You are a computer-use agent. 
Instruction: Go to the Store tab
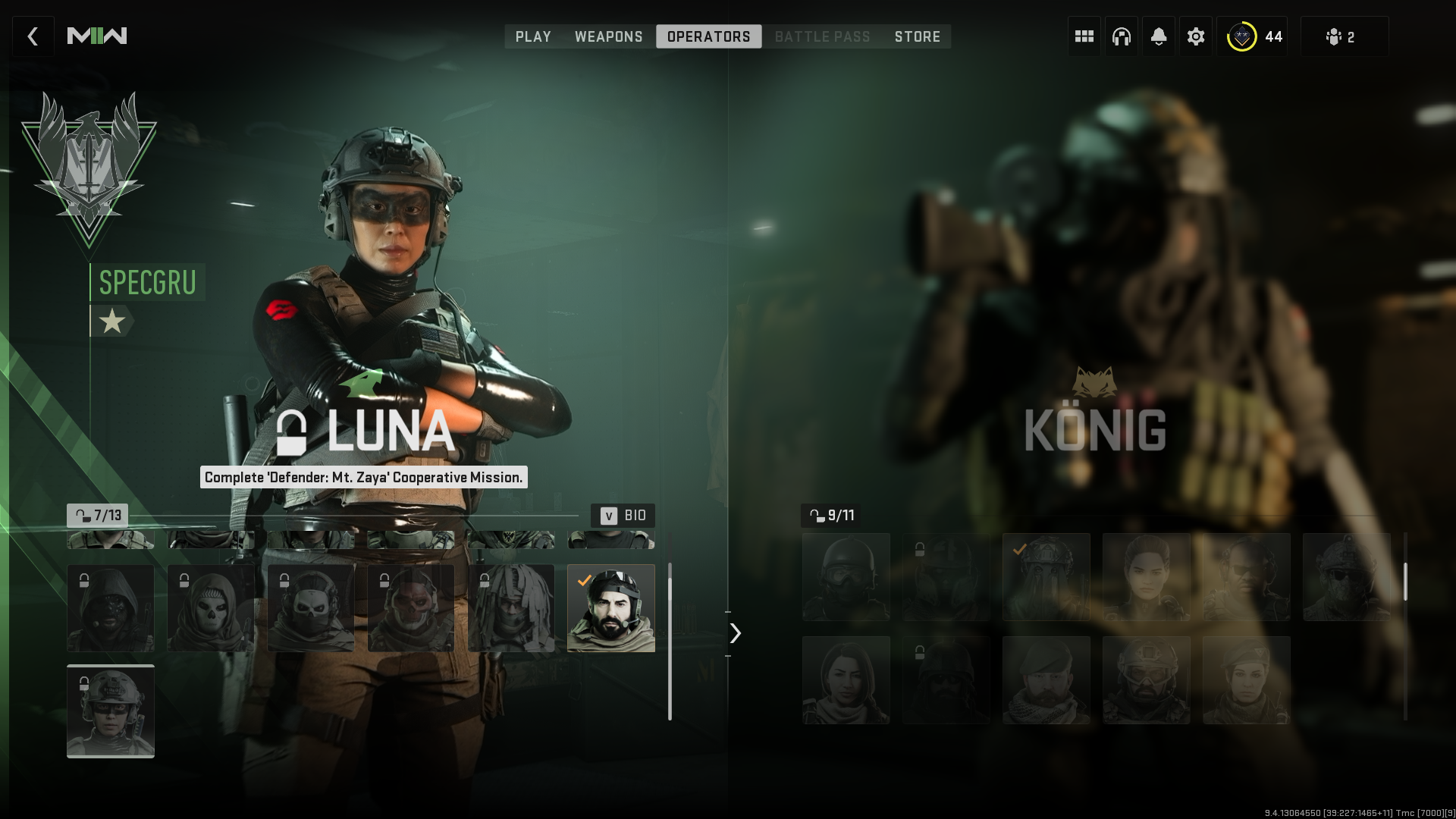pyautogui.click(x=917, y=36)
